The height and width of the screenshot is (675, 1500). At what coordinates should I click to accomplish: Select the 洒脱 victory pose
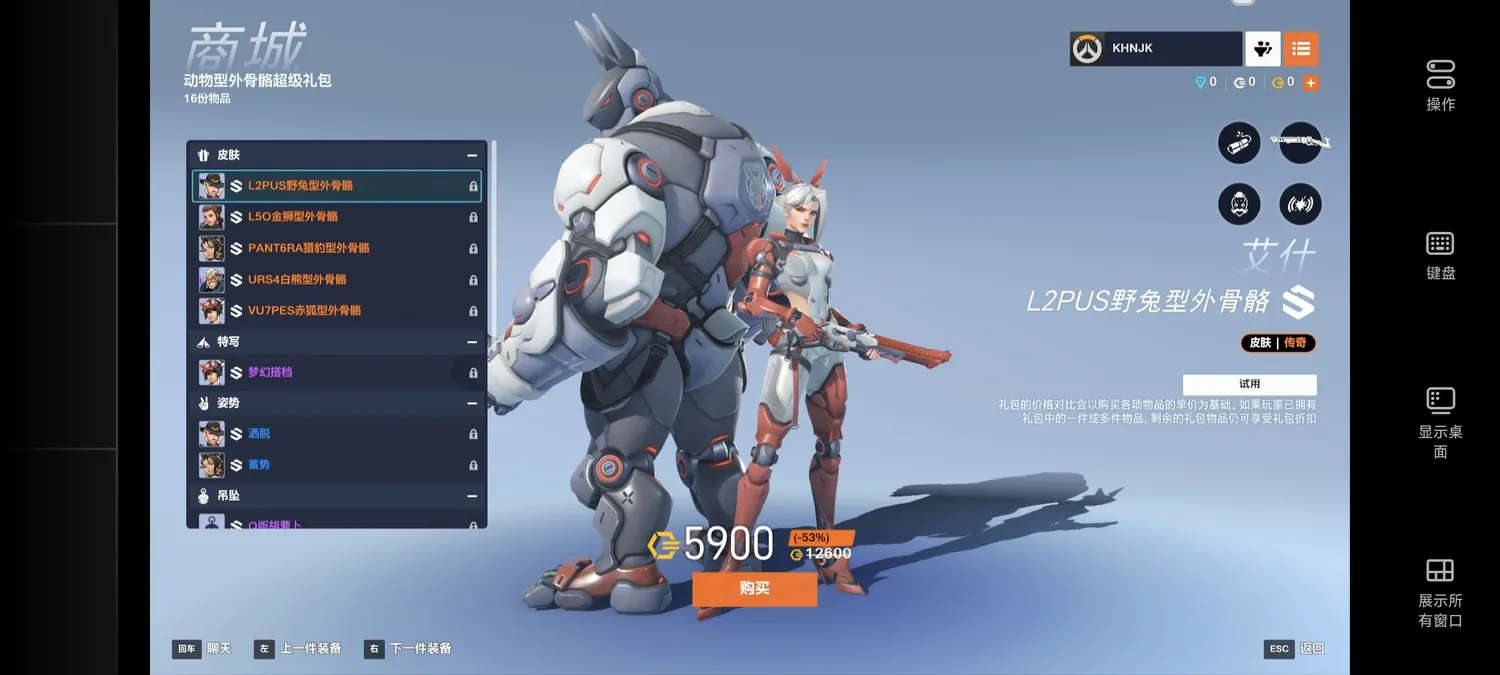(x=336, y=434)
